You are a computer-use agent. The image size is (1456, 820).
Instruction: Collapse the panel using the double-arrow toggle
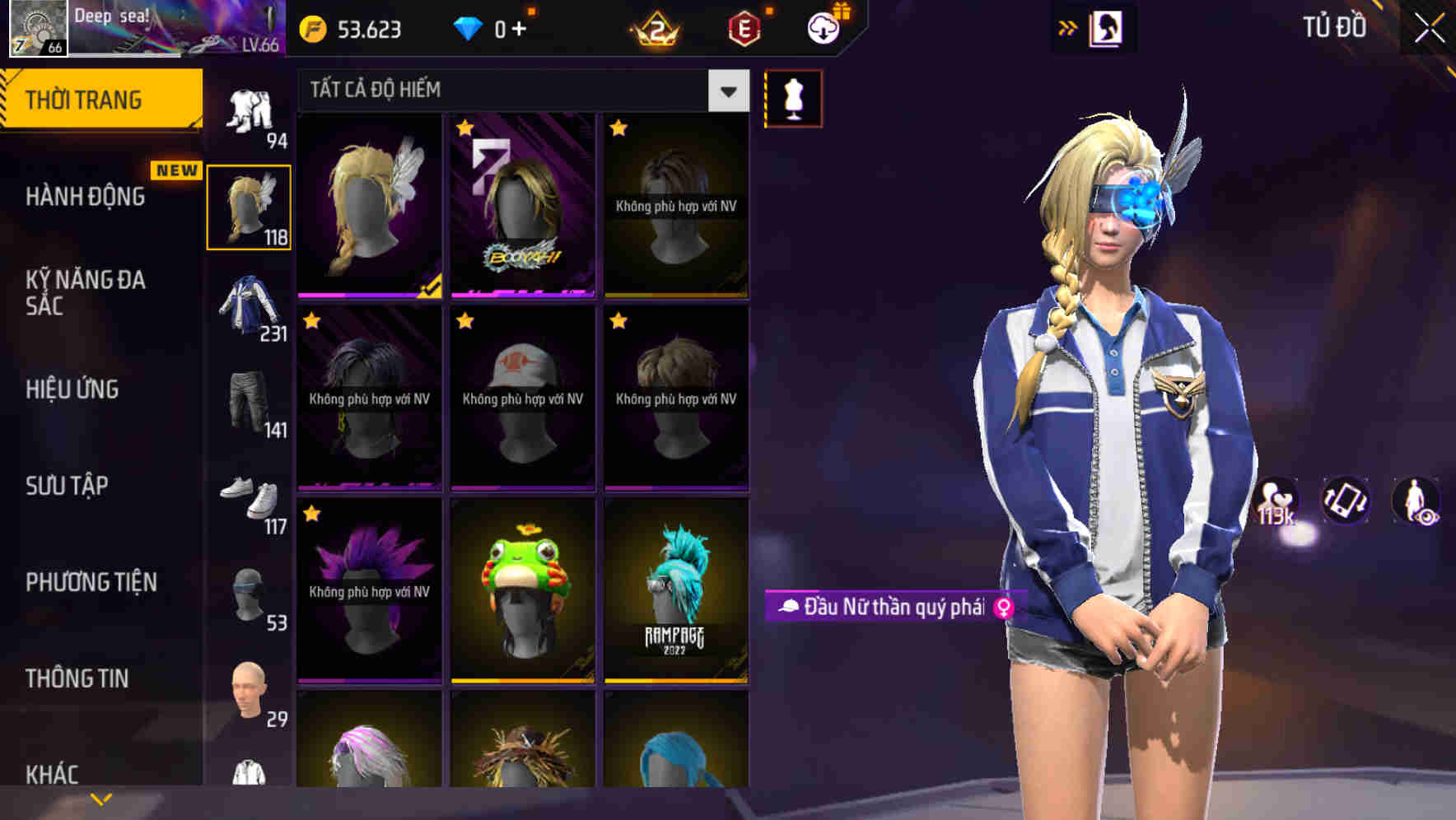(1068, 27)
